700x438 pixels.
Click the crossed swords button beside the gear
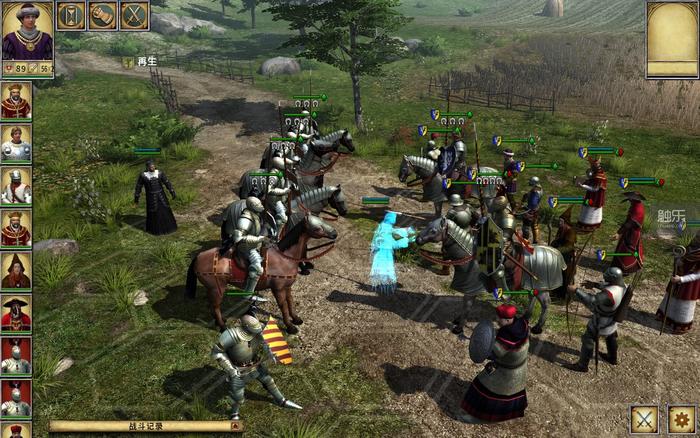645,420
